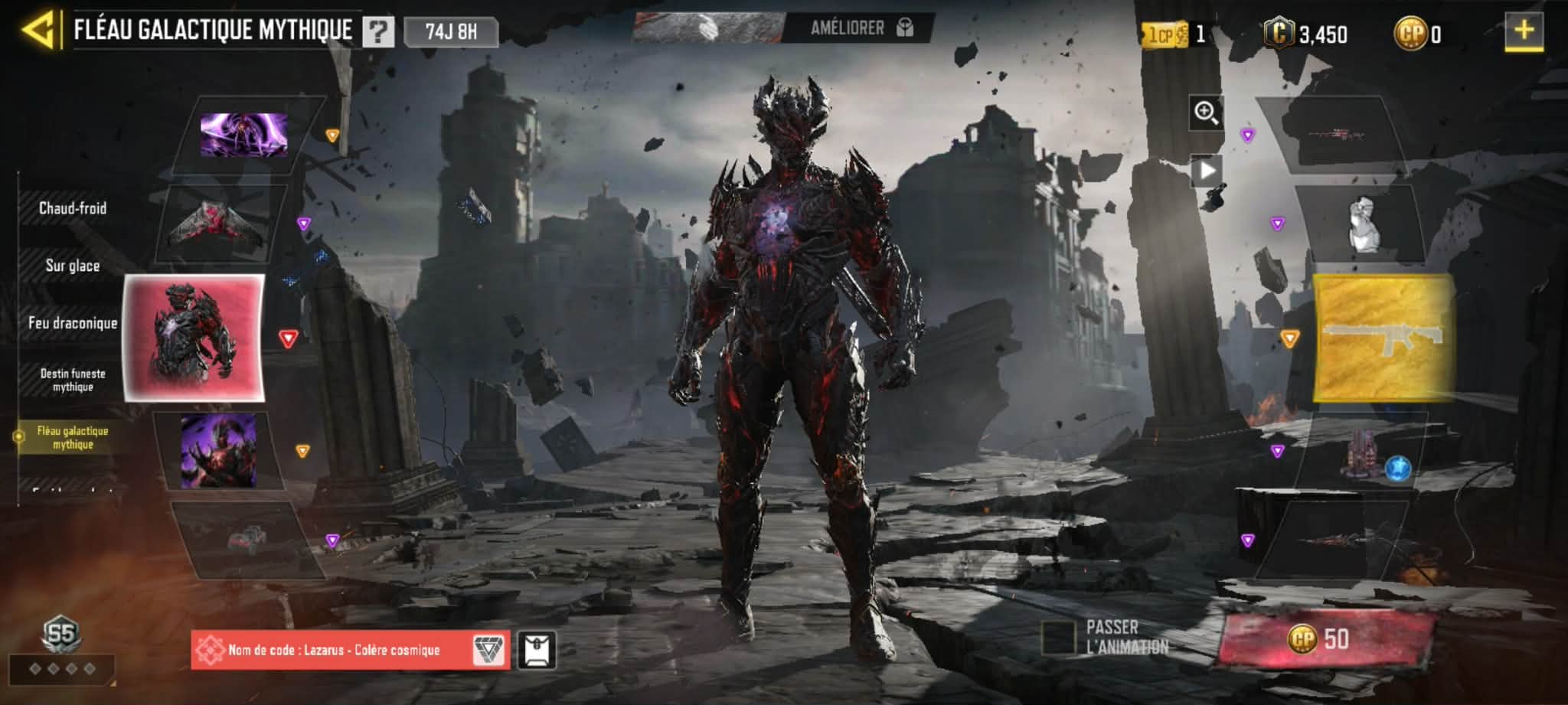Screen dimensions: 1568x705
Task: Zoom in with the magnifier icon
Action: (x=1206, y=113)
